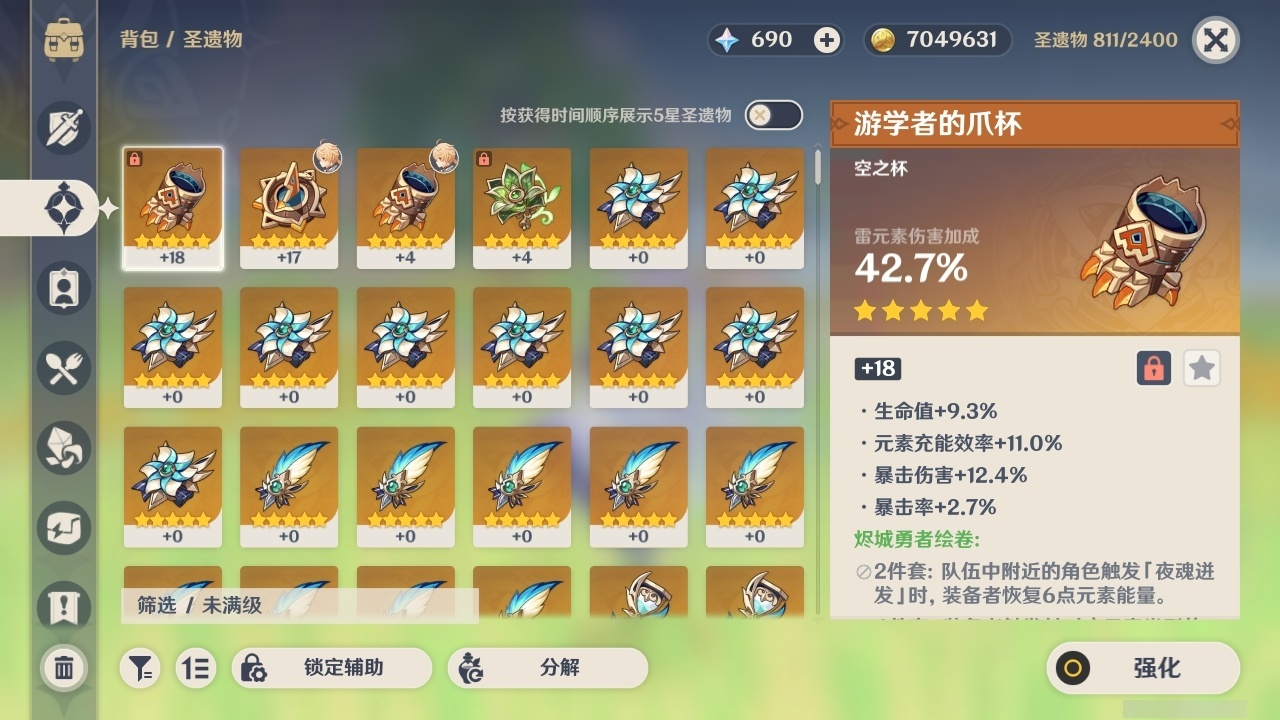This screenshot has height=720, width=1280.
Task: Mark the artifact as favorite with star
Action: point(1201,368)
